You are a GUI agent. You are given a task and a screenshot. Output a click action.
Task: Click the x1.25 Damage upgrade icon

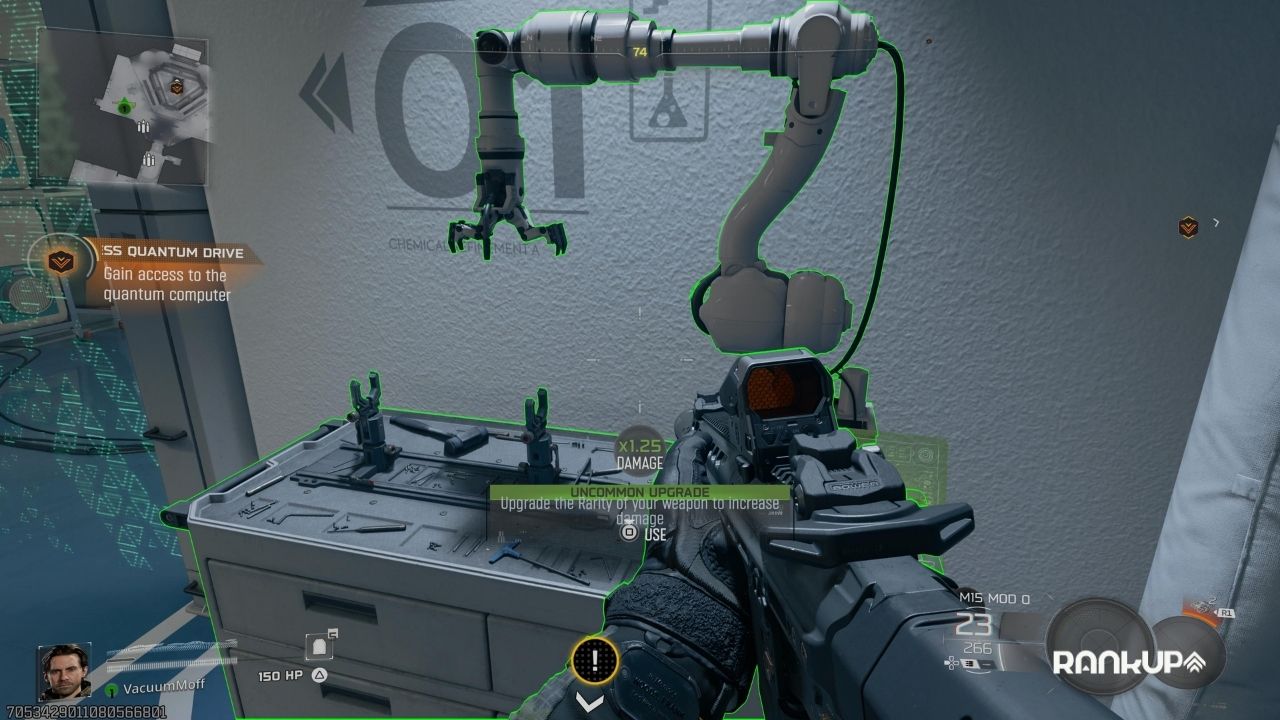point(639,451)
